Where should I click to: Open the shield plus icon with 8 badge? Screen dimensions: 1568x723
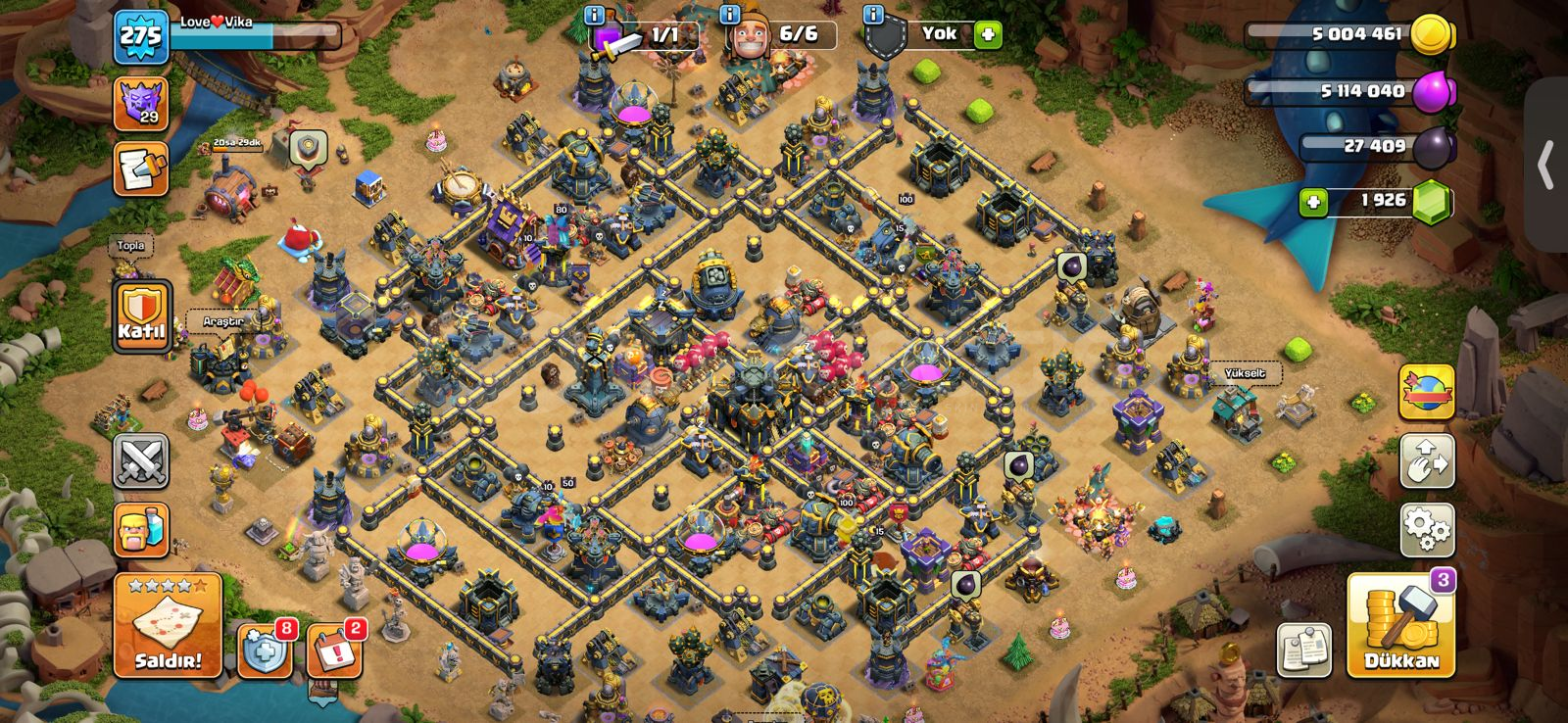[265, 649]
